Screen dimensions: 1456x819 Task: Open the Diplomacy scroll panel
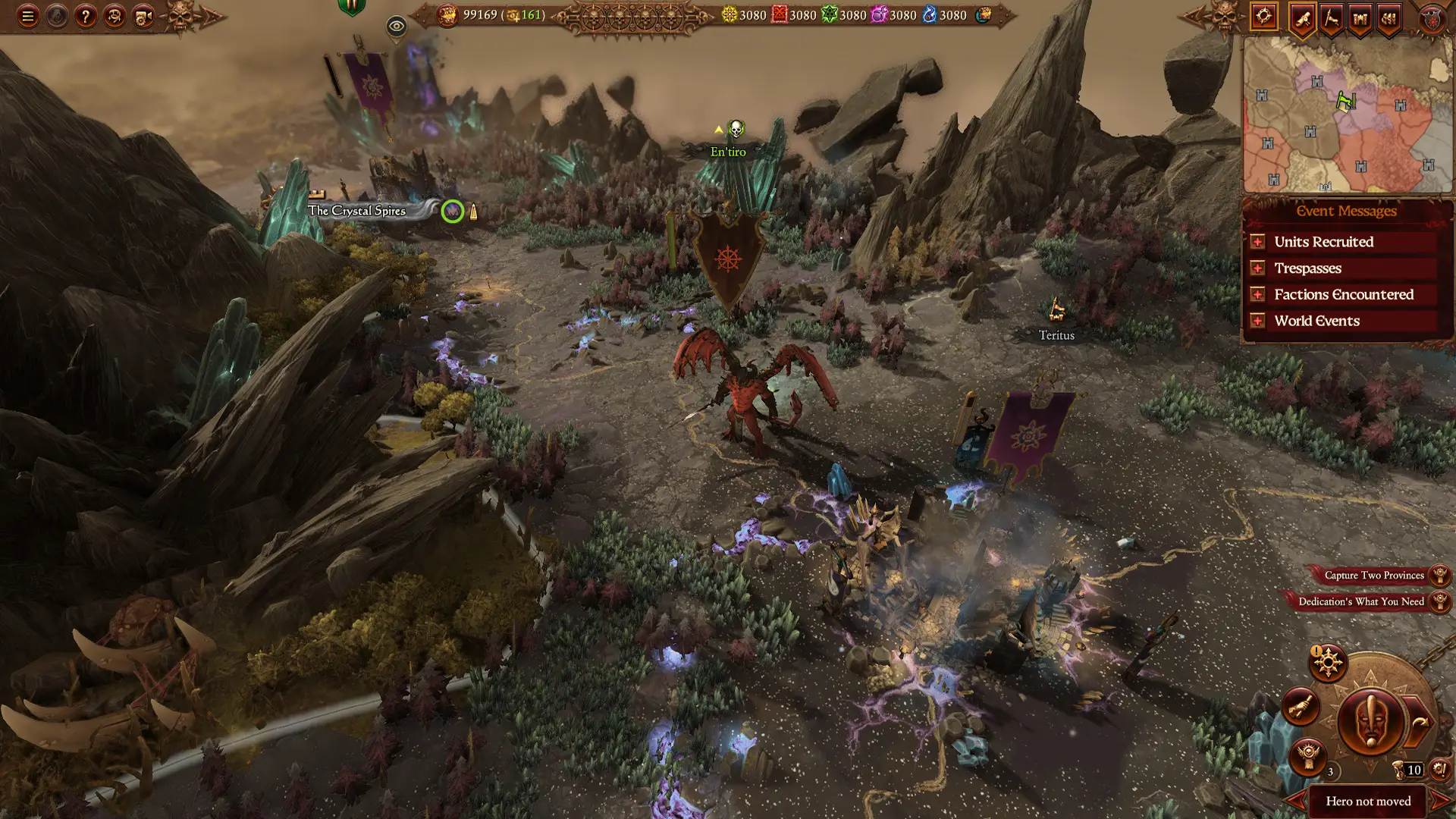click(1302, 17)
